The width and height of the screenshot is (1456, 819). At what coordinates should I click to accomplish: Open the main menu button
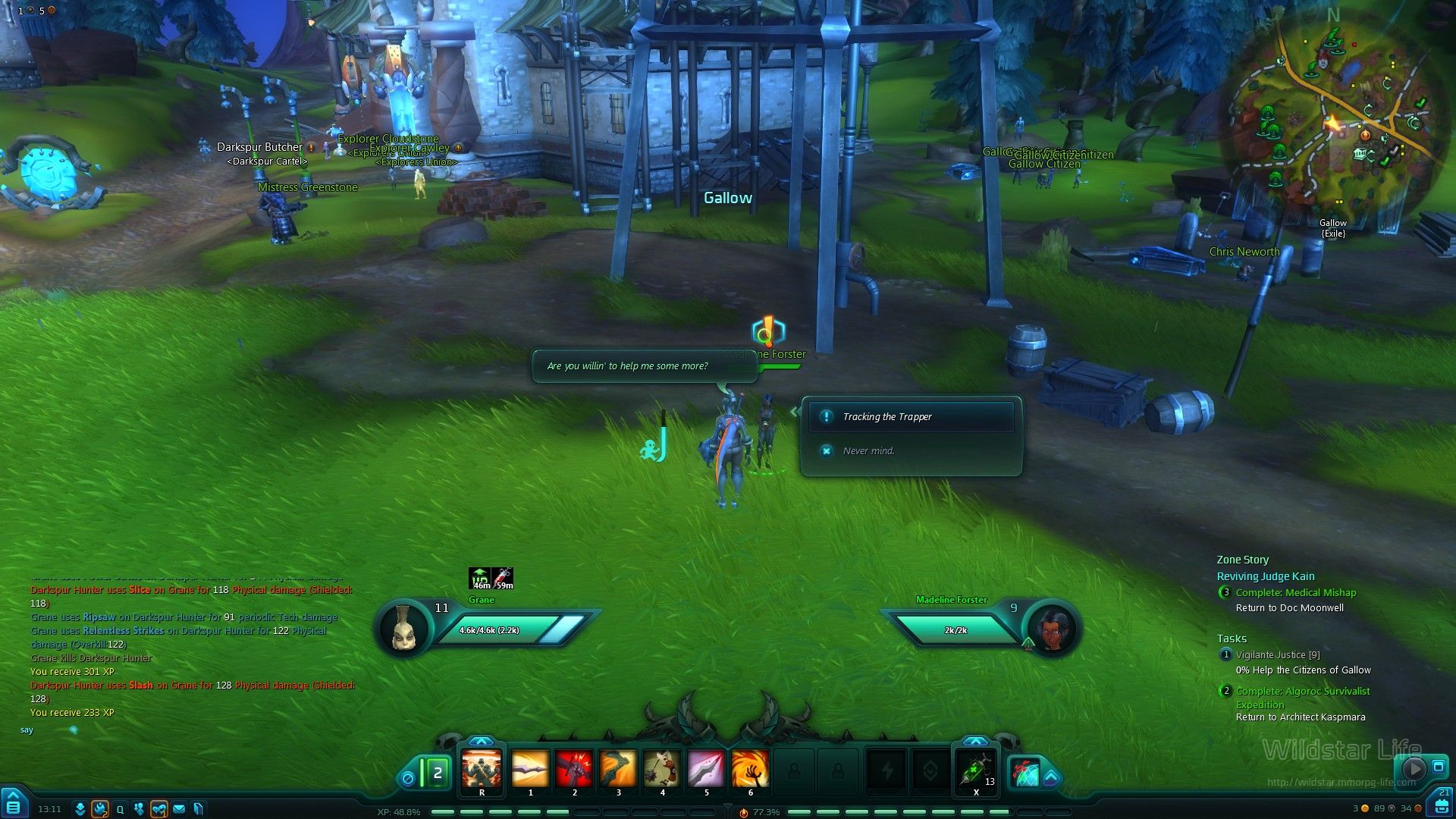(x=14, y=806)
